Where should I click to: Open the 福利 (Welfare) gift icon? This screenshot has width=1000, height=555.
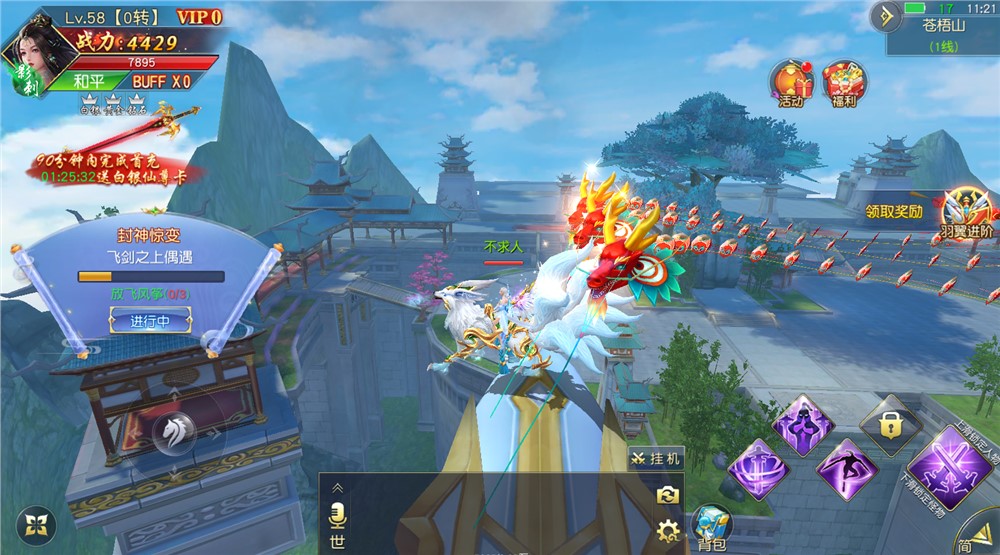click(x=843, y=82)
